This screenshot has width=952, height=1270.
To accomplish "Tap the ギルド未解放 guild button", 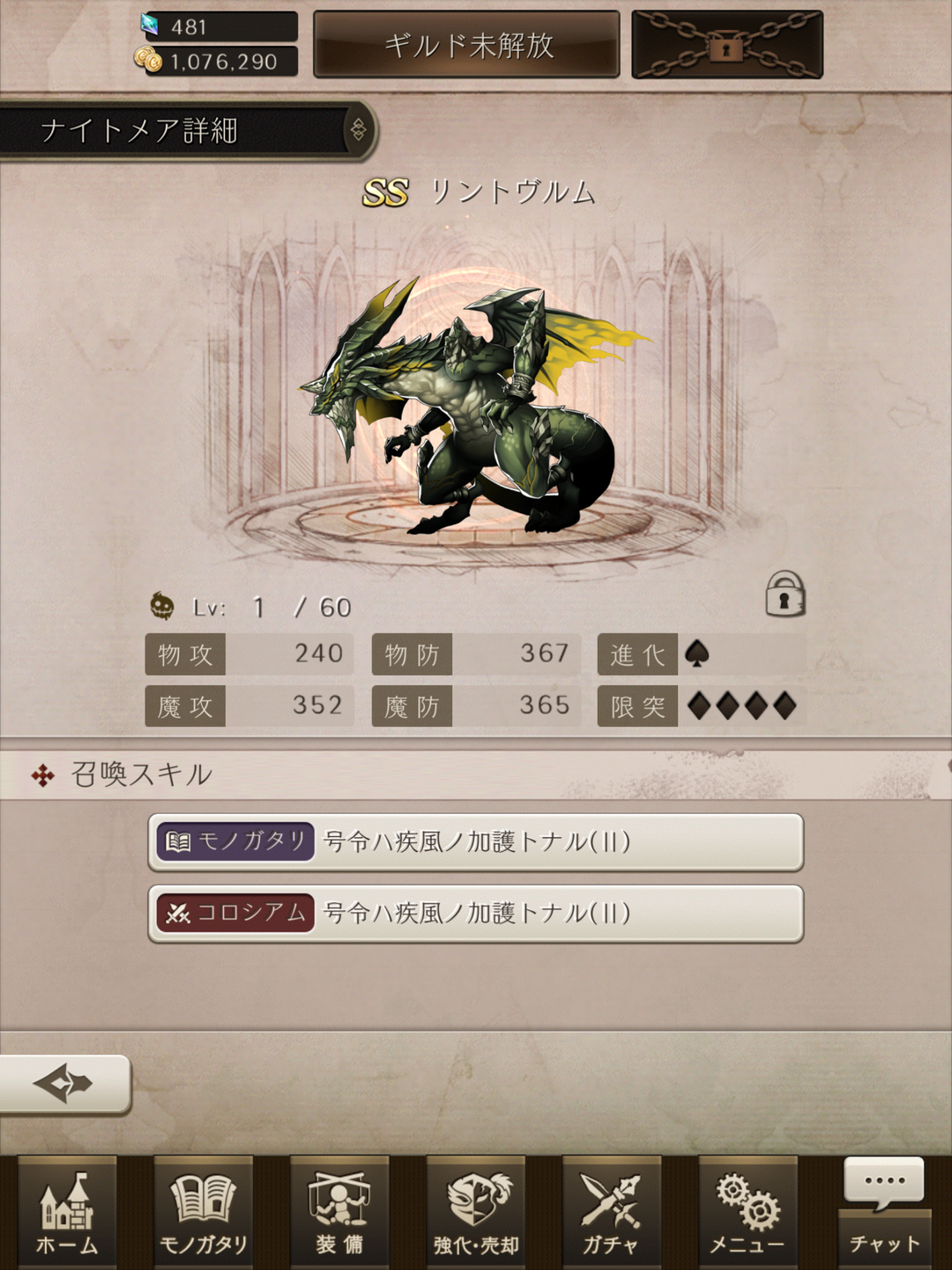I will (467, 45).
